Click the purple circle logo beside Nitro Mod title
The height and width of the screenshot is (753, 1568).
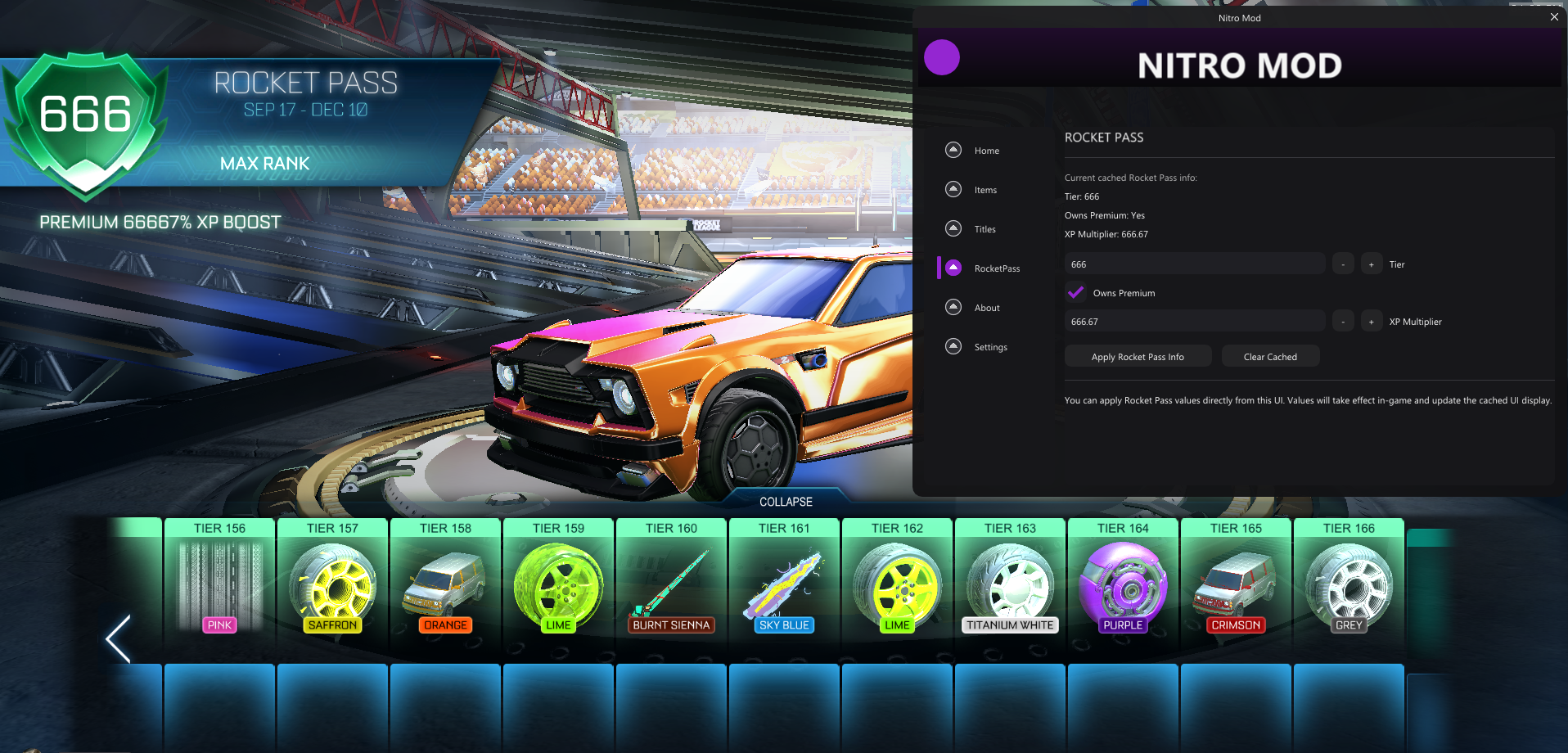[942, 57]
